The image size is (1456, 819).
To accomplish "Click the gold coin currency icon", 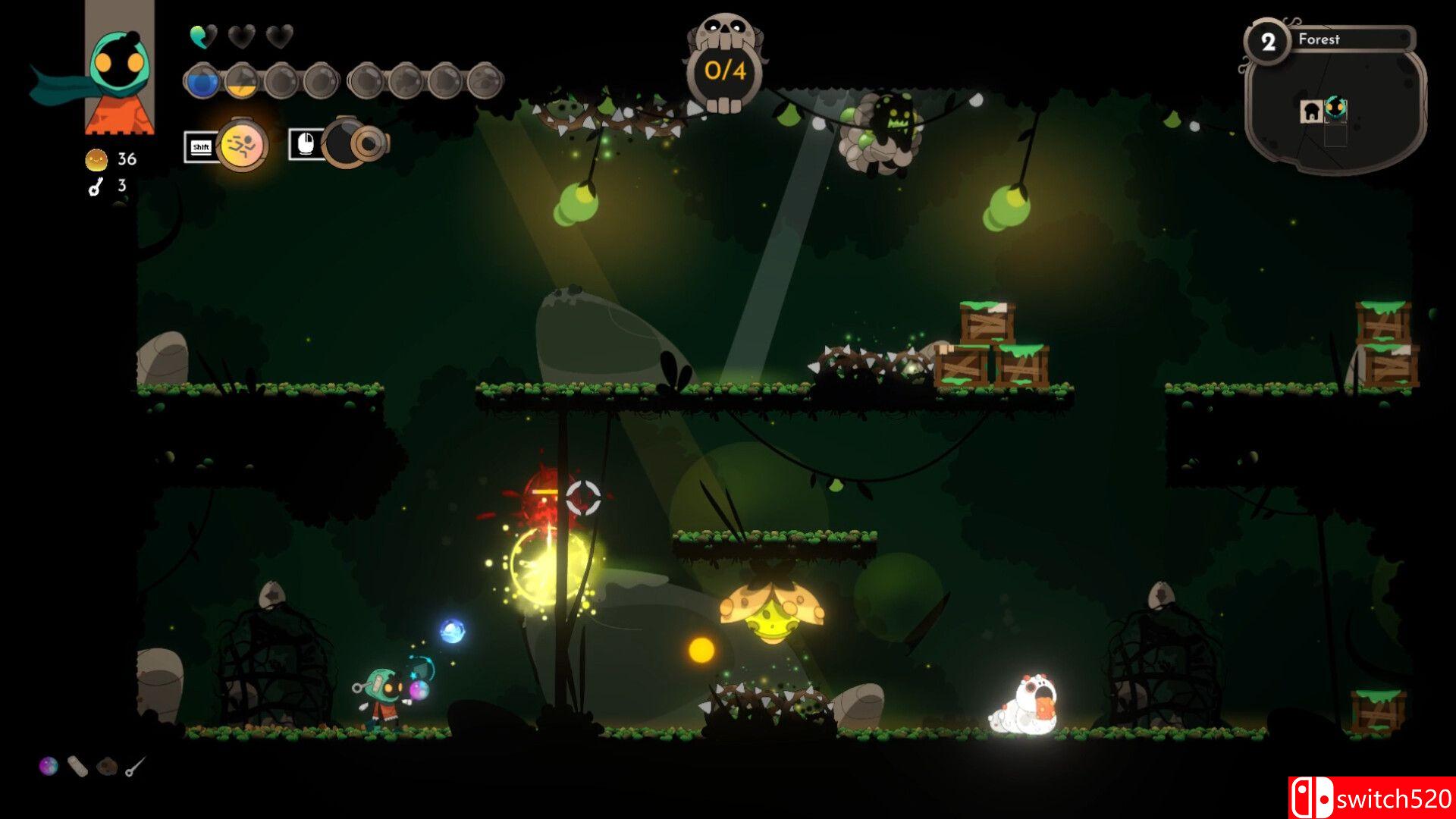I will 96,159.
